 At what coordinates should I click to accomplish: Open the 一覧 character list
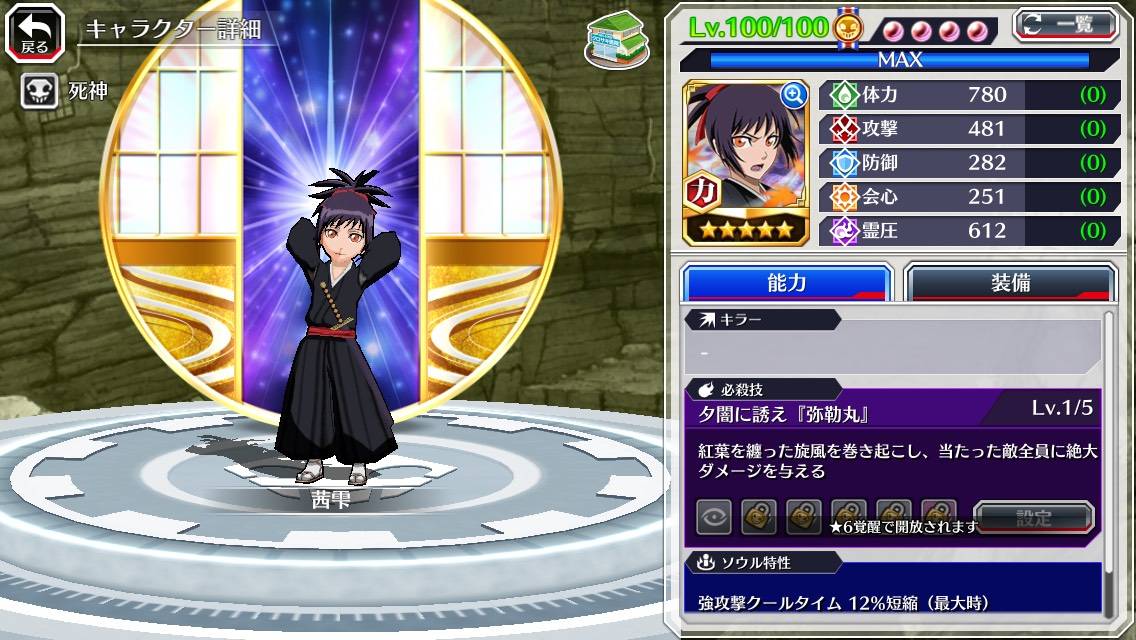(1065, 24)
